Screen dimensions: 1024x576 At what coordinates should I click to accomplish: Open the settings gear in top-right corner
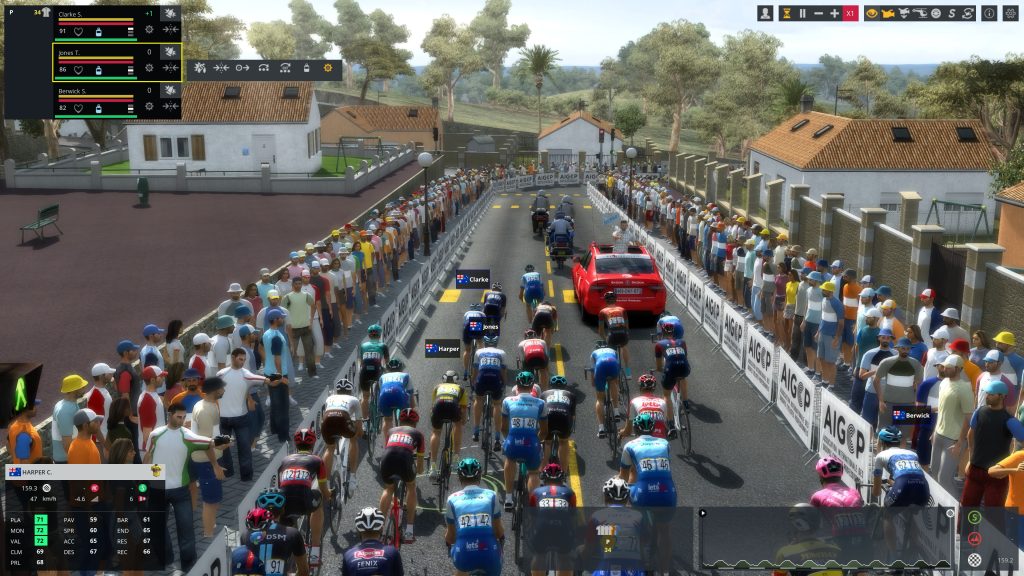tap(1008, 13)
